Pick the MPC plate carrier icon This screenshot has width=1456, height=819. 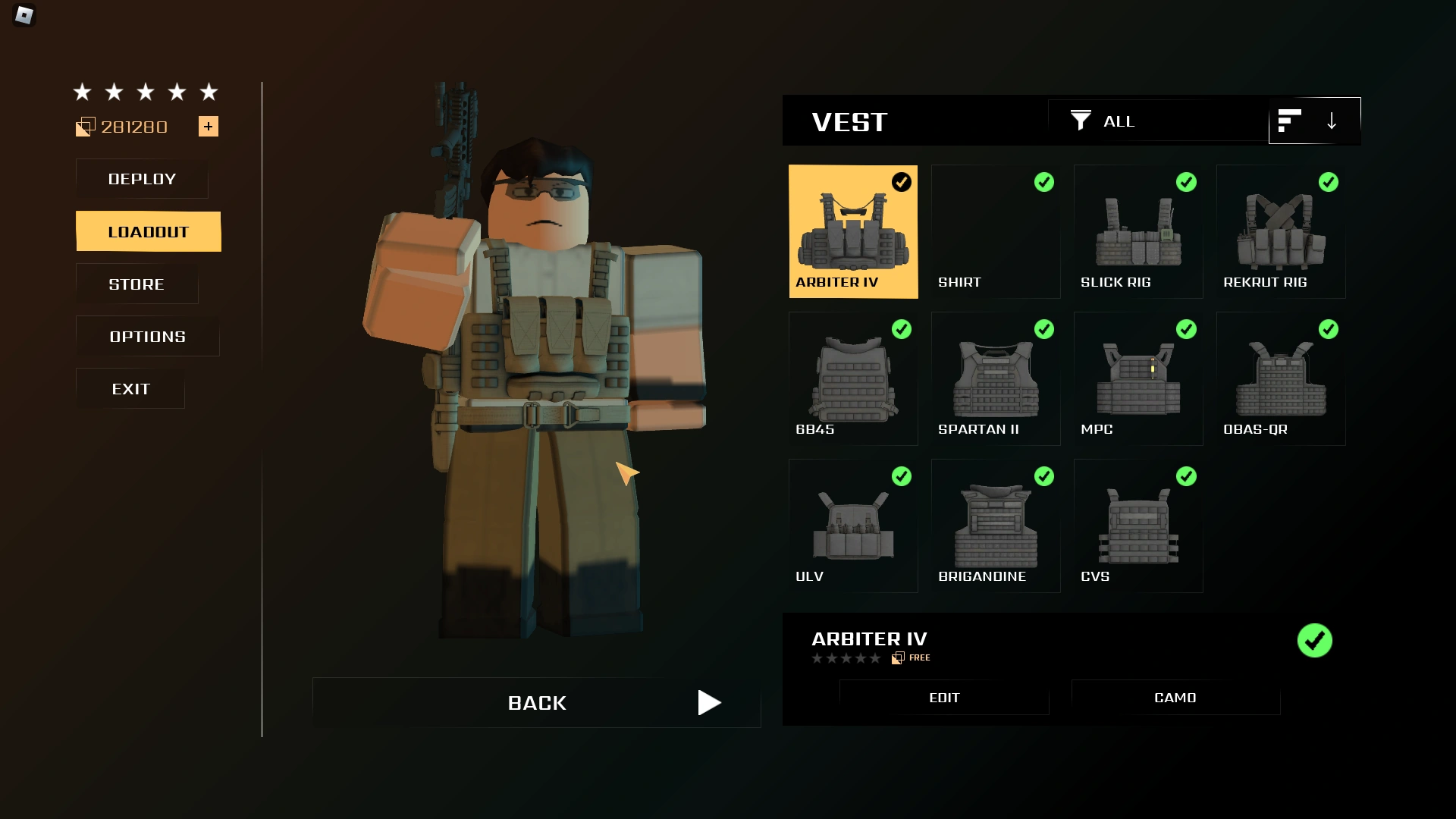(x=1137, y=378)
